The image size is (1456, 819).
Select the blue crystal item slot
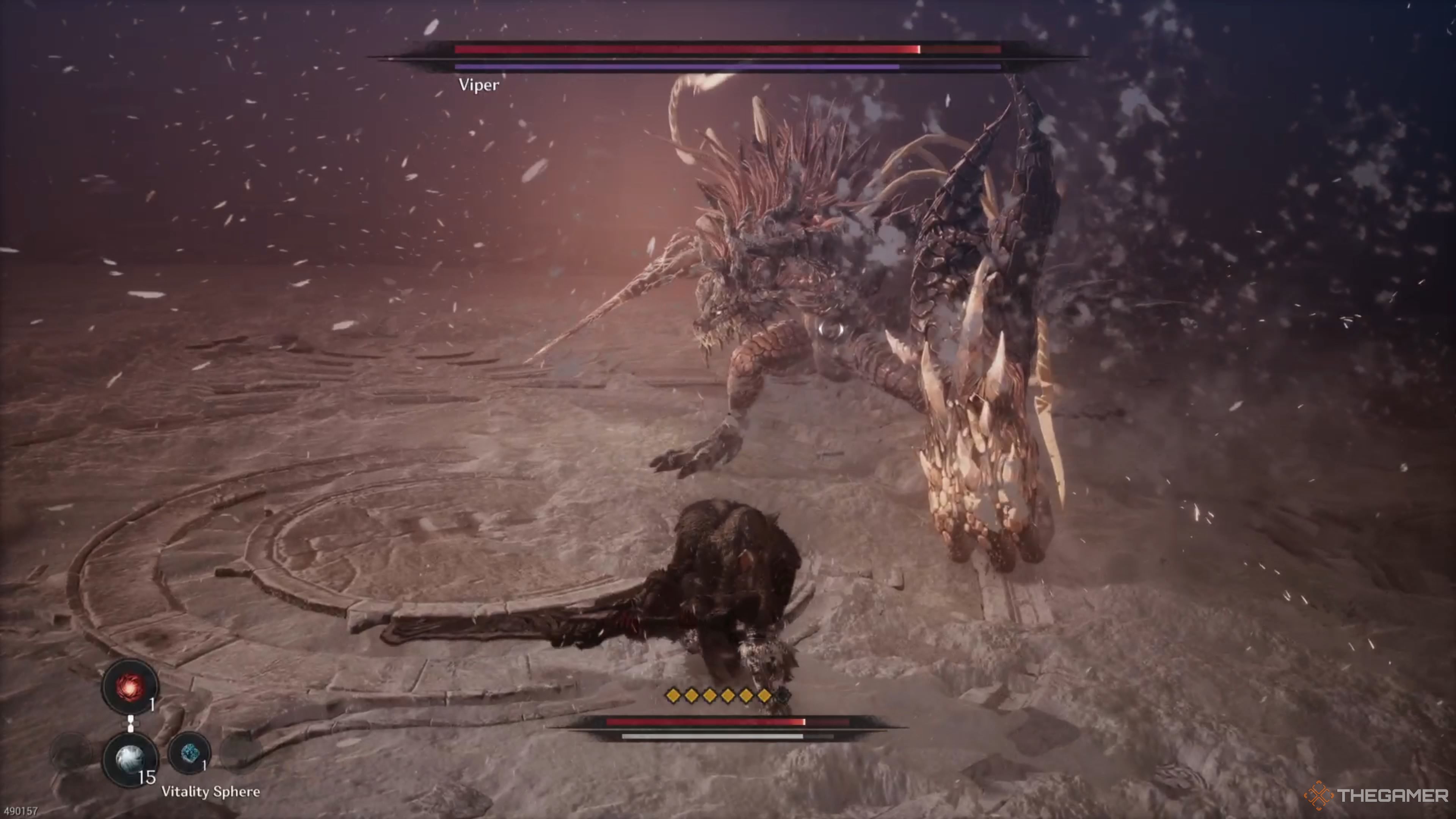(x=189, y=752)
